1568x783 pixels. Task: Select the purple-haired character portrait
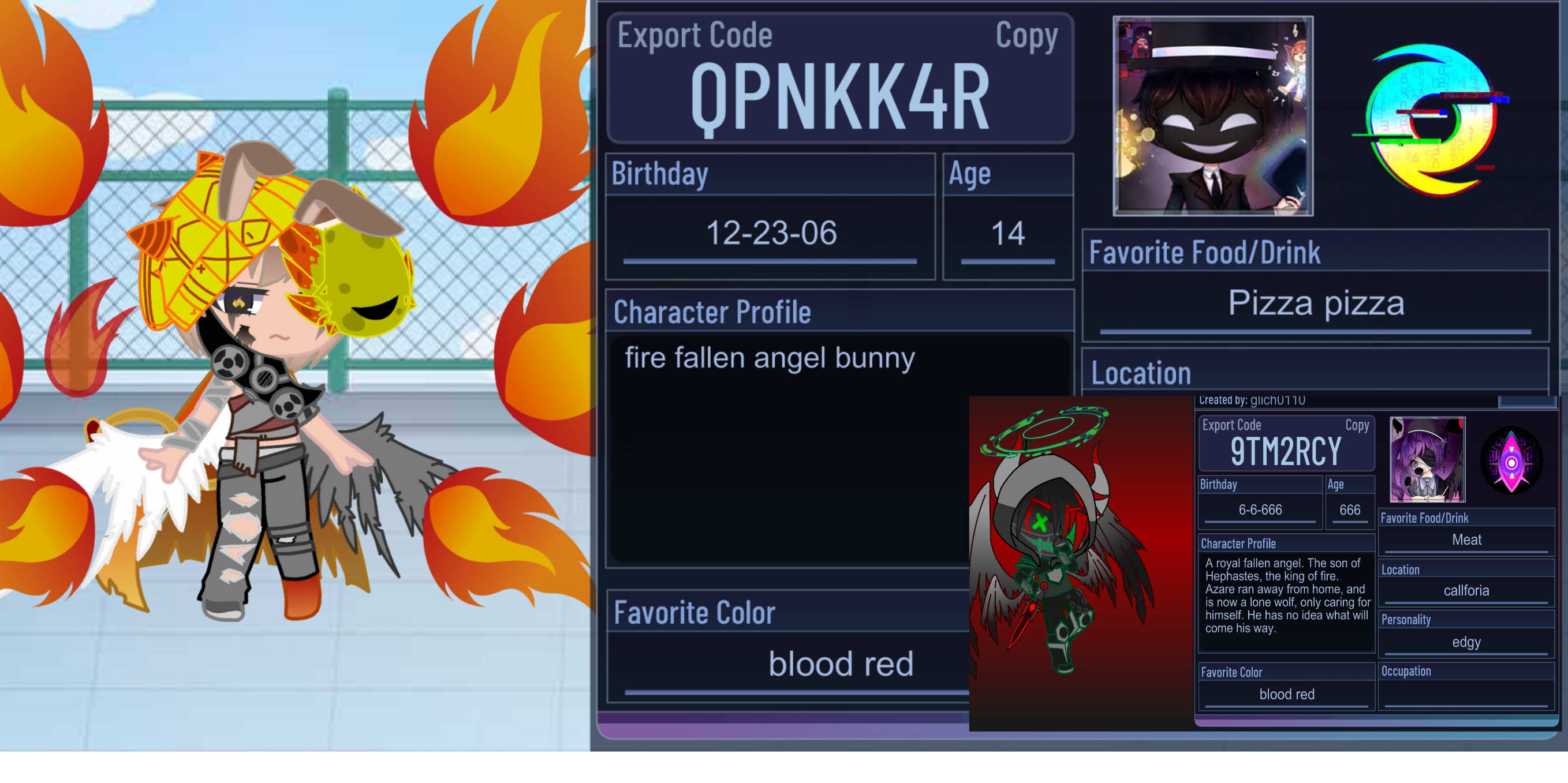click(x=1427, y=459)
